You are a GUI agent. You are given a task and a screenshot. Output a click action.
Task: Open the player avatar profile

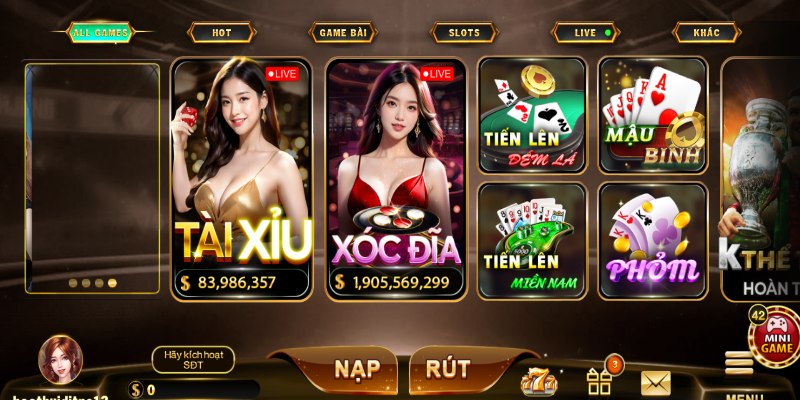tap(61, 360)
